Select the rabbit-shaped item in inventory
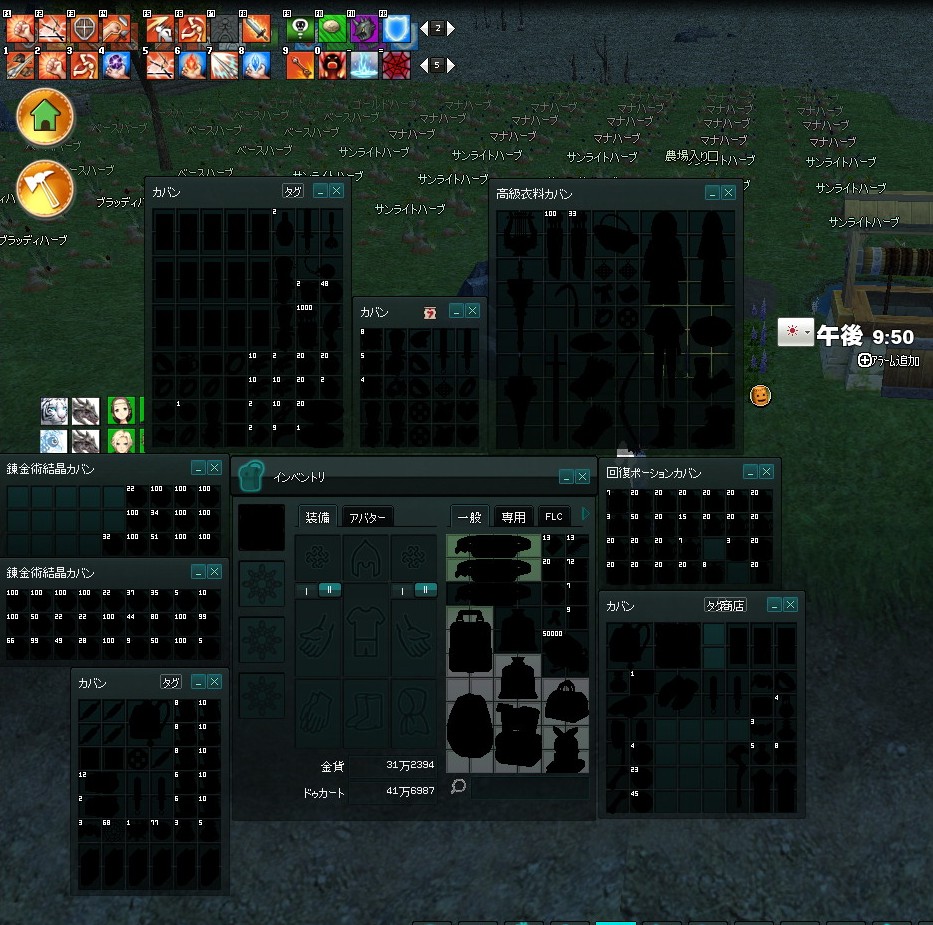 pos(566,747)
